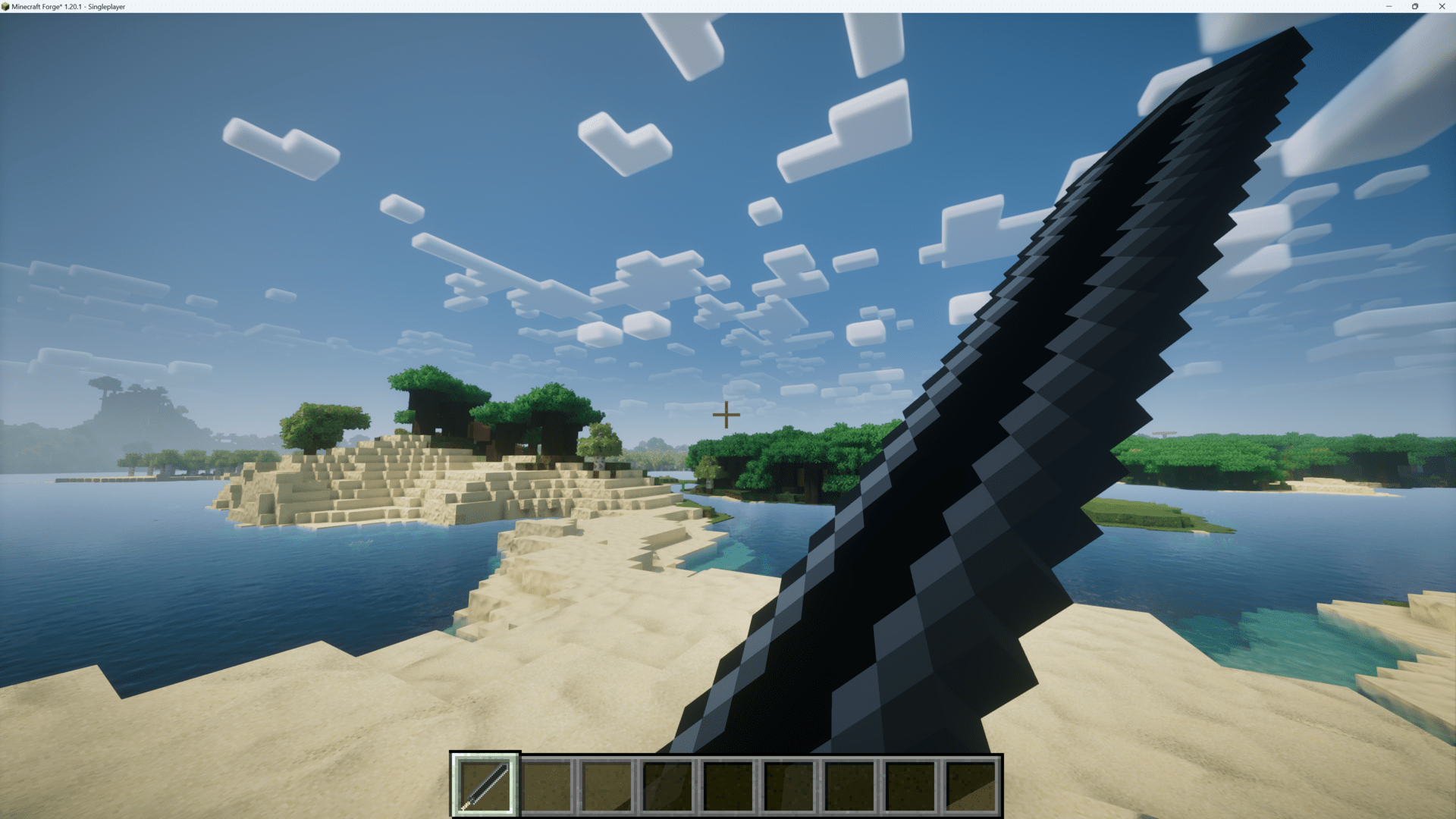Restore the Minecraft window size

(1415, 6)
